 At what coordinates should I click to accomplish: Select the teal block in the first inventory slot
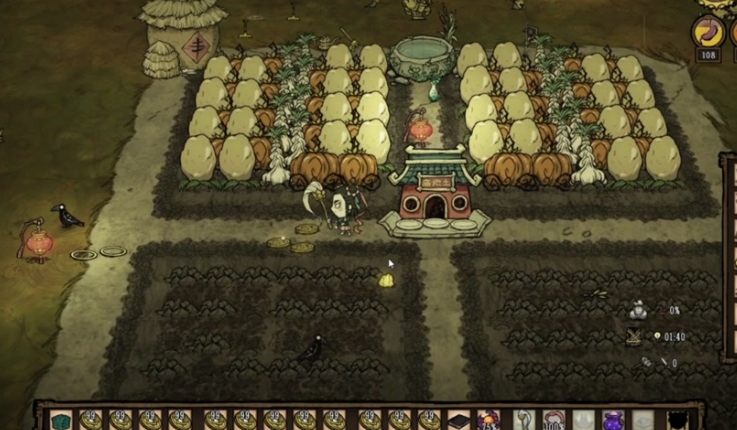point(62,420)
